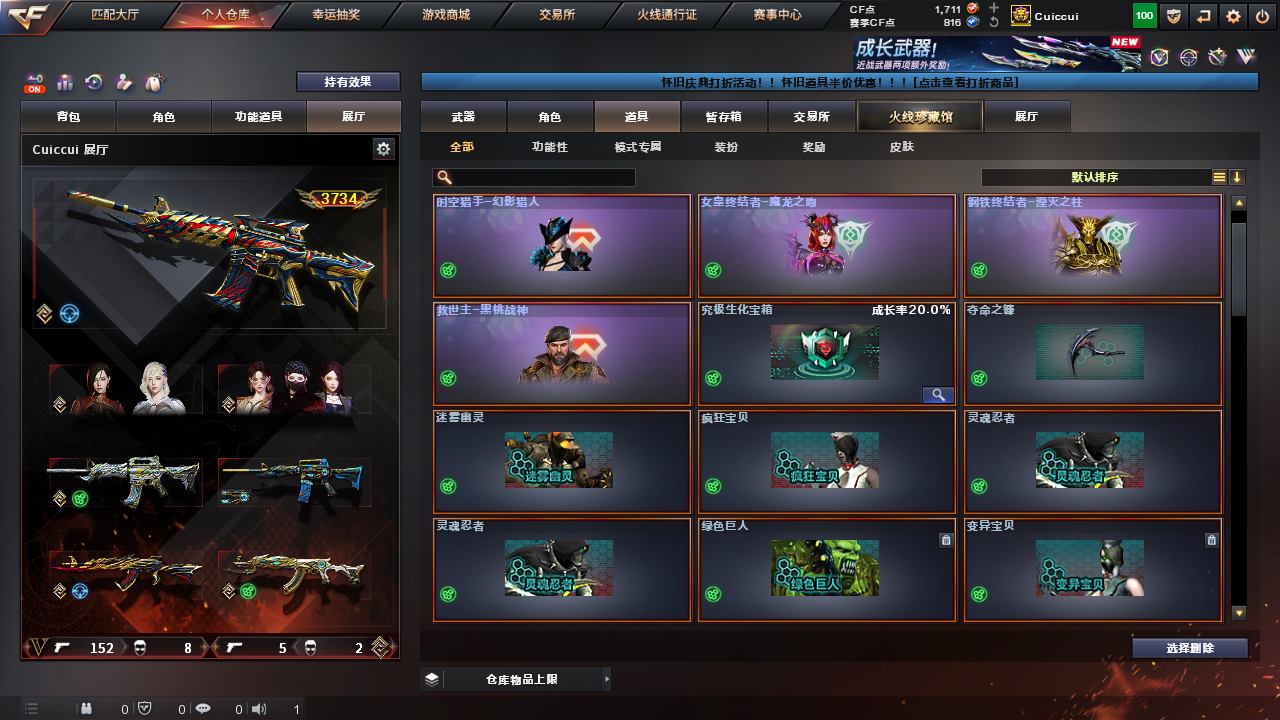Inspect 究极生化宝箱 with magnifier button
Screen dimensions: 1280x720
[x=937, y=395]
